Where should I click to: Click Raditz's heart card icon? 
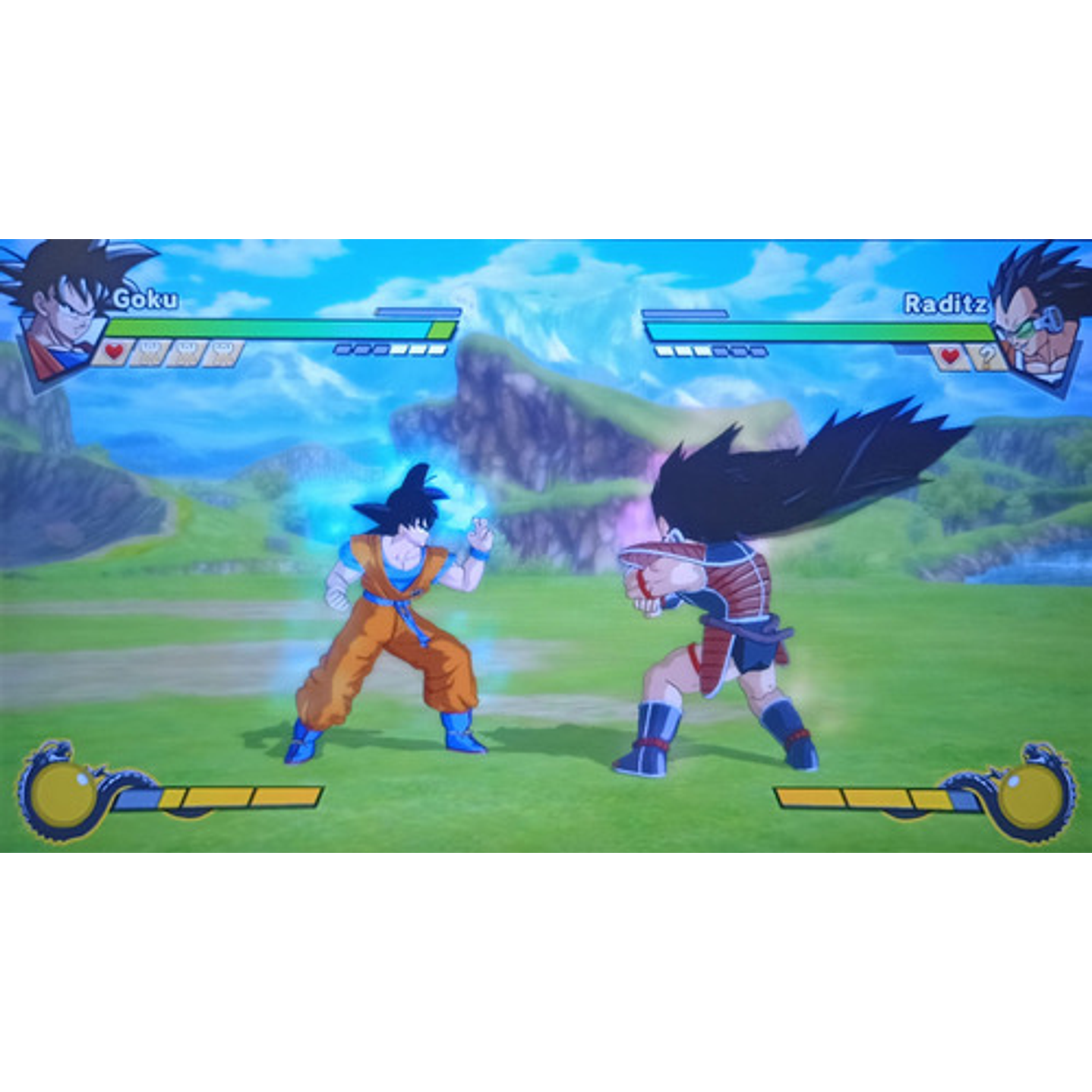951,355
